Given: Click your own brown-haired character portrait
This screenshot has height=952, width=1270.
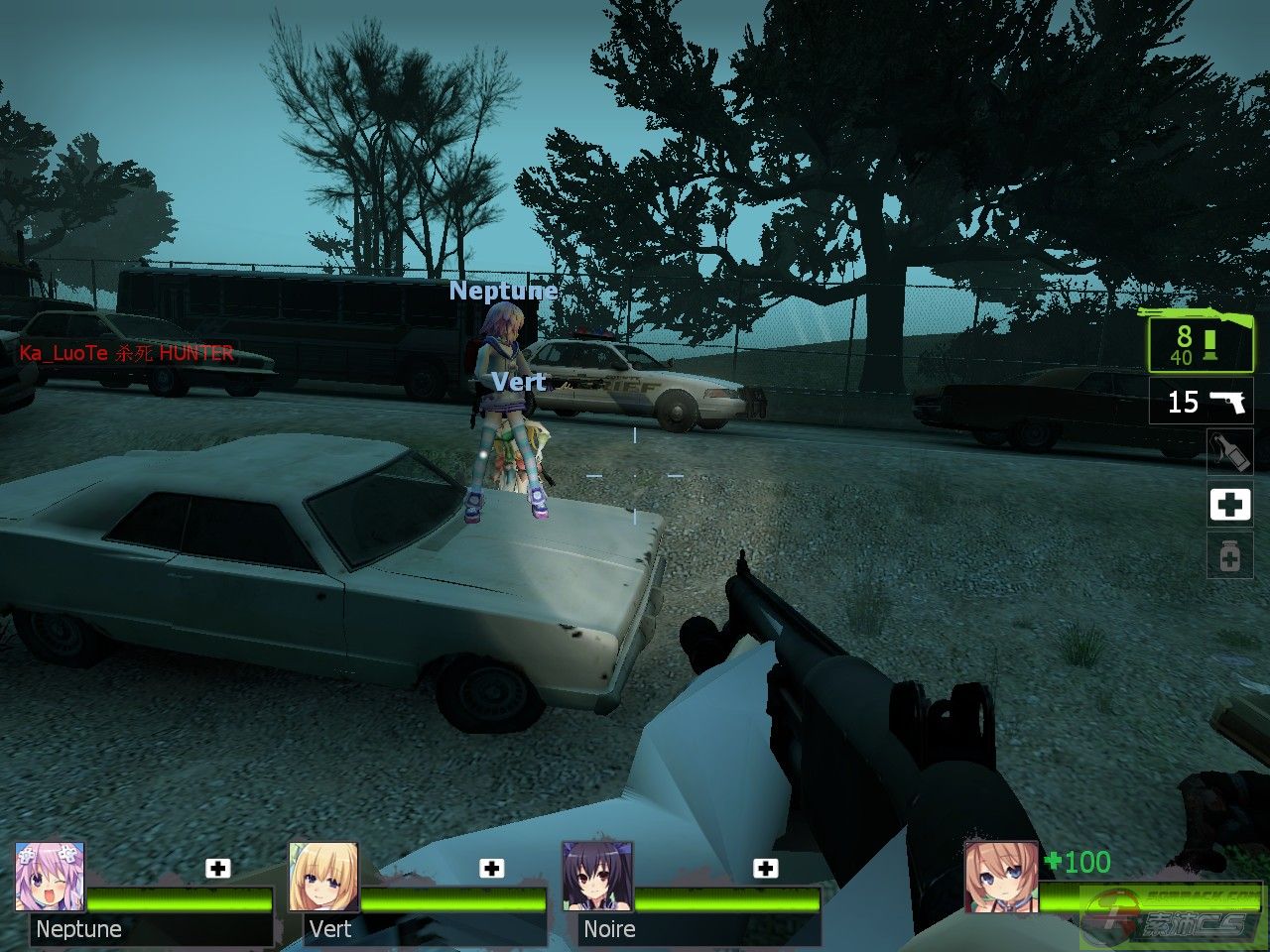Looking at the screenshot, I should (1001, 877).
